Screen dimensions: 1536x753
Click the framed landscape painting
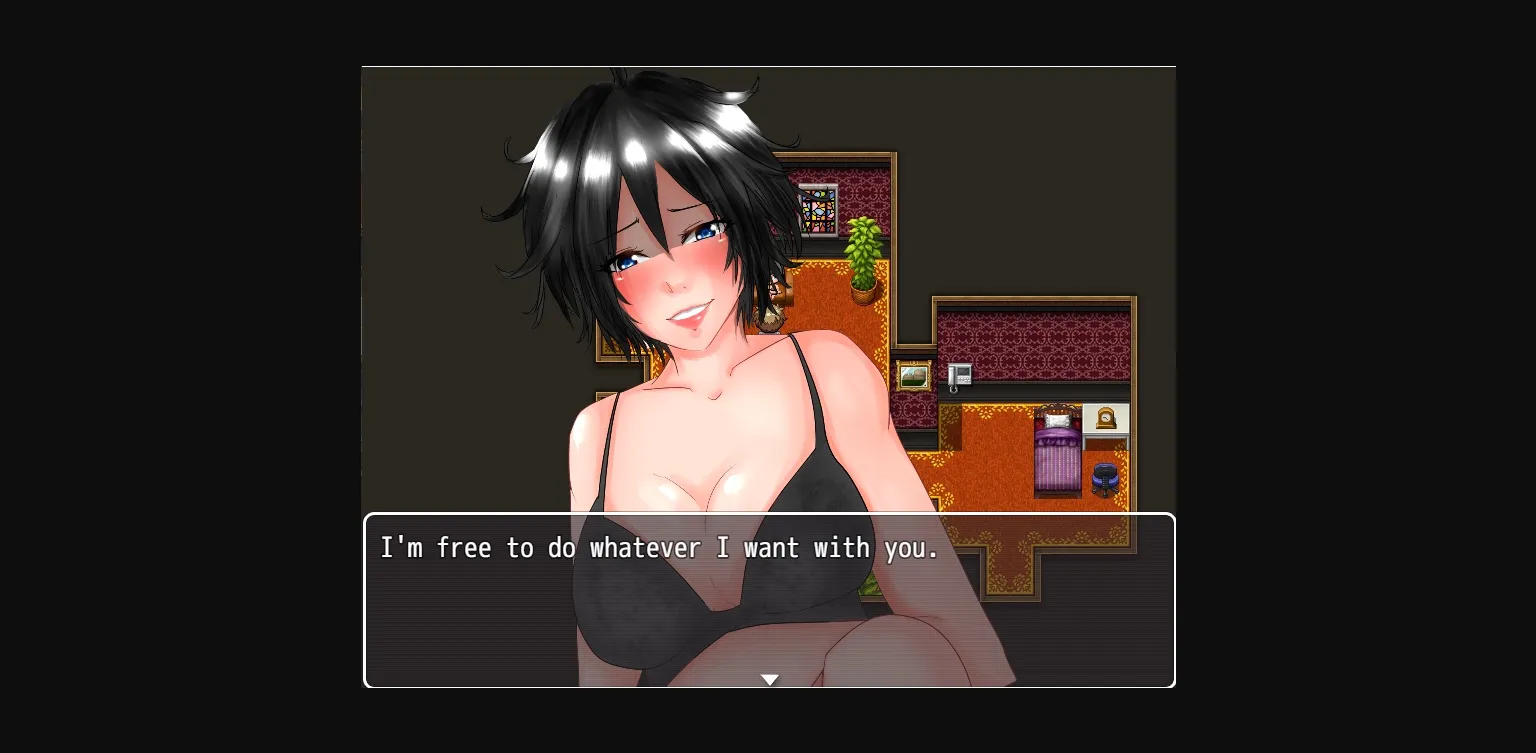915,375
